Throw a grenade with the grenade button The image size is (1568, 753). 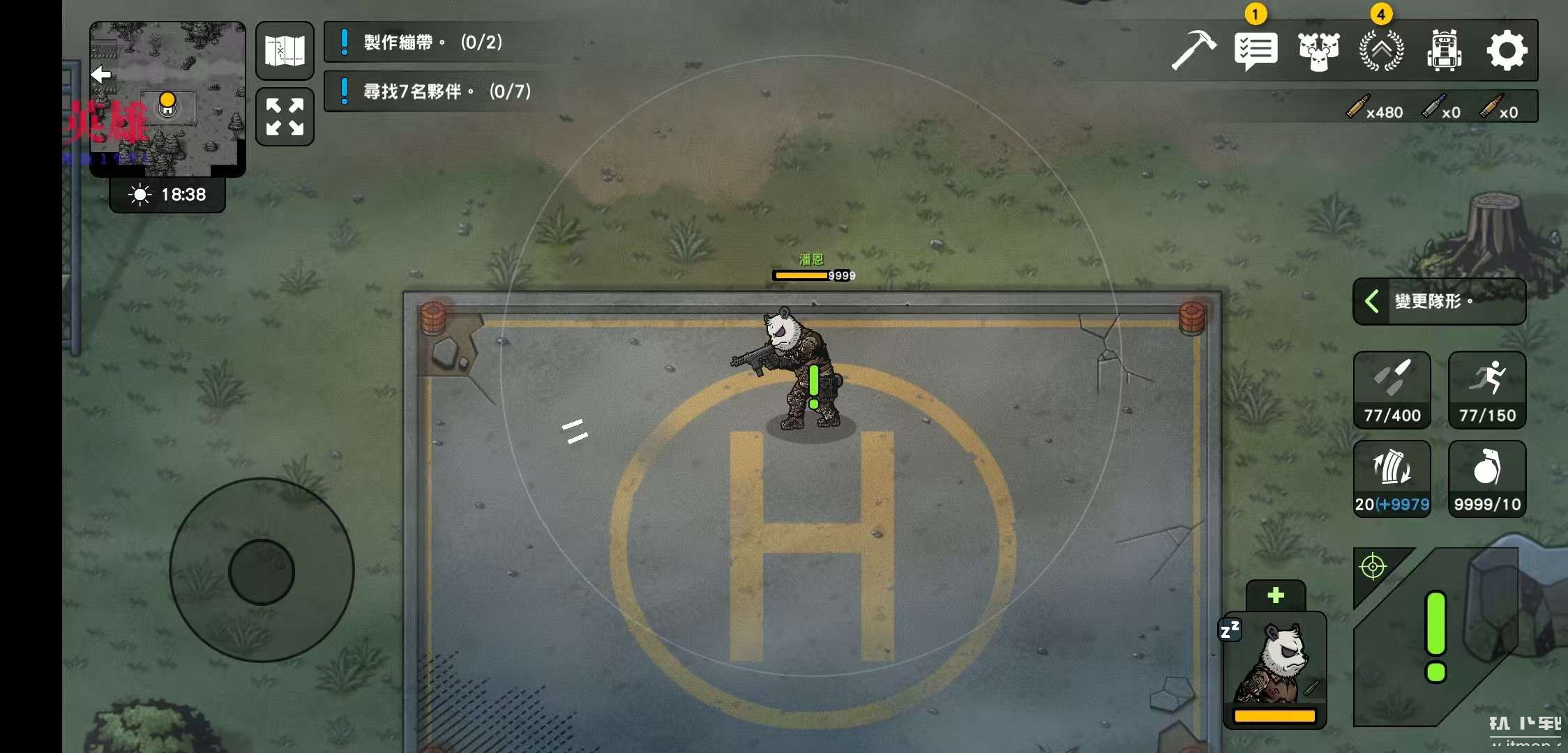1487,479
